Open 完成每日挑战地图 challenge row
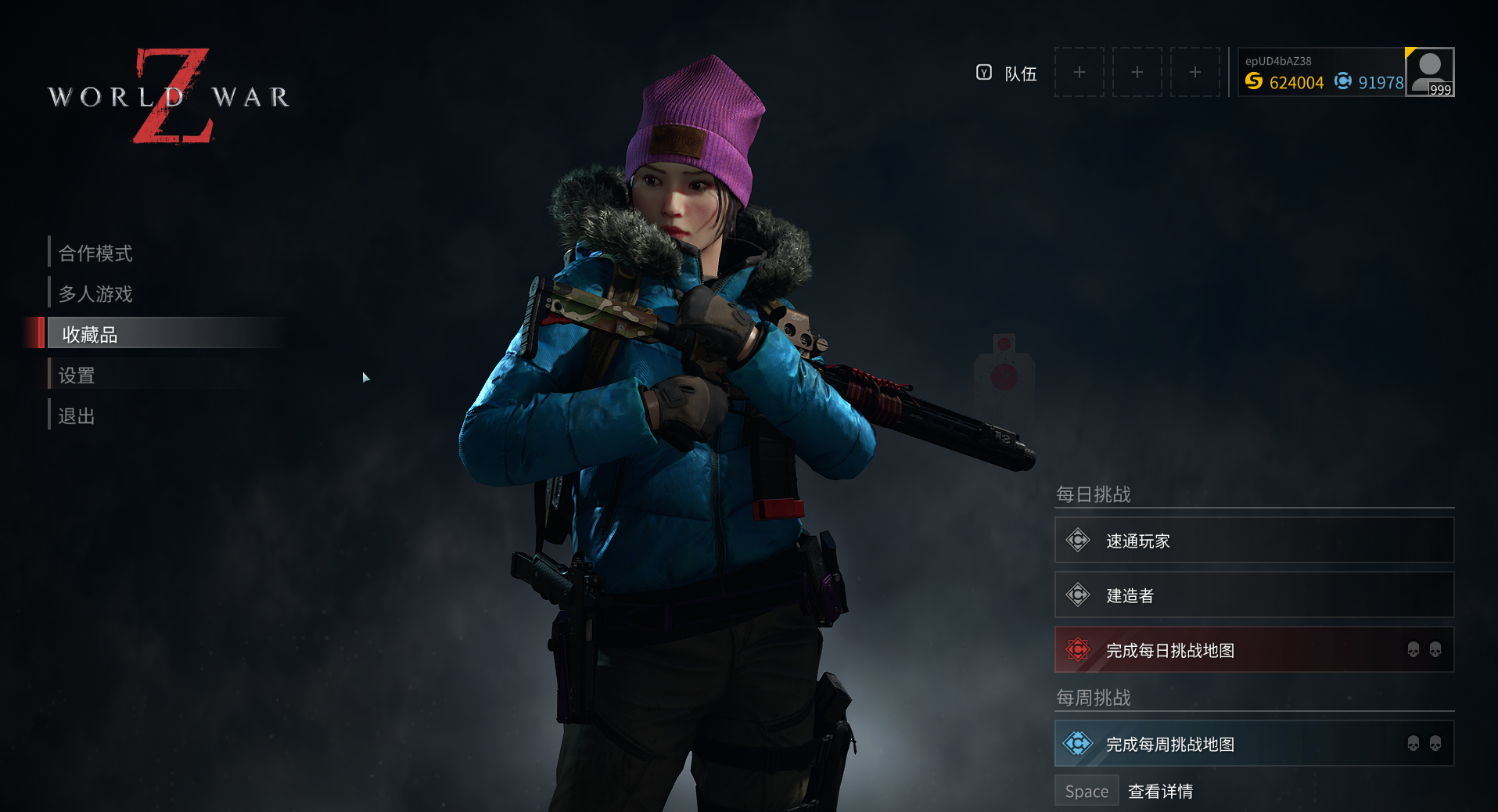This screenshot has width=1498, height=812. point(1253,650)
